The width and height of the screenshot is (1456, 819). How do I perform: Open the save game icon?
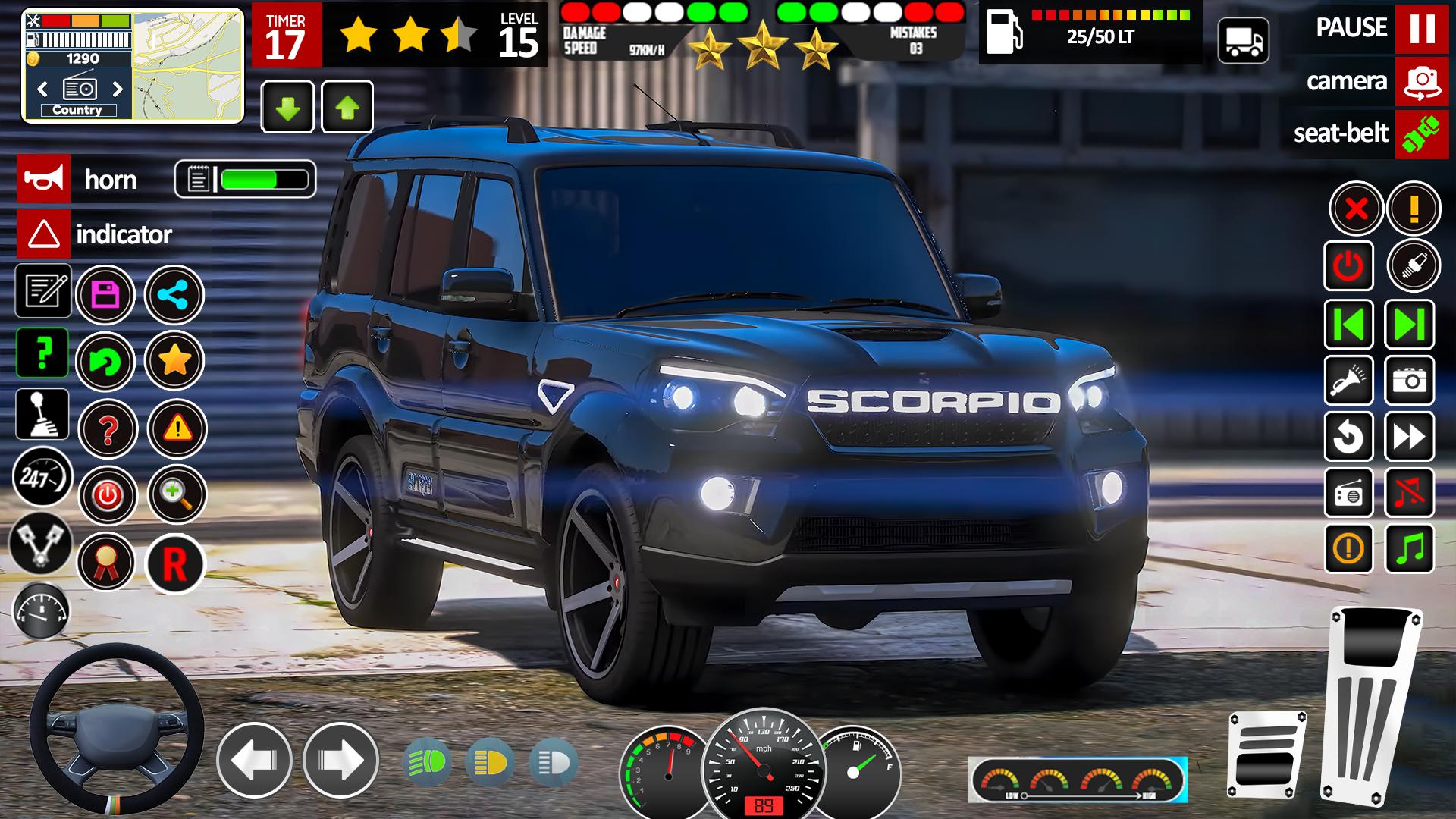[106, 293]
